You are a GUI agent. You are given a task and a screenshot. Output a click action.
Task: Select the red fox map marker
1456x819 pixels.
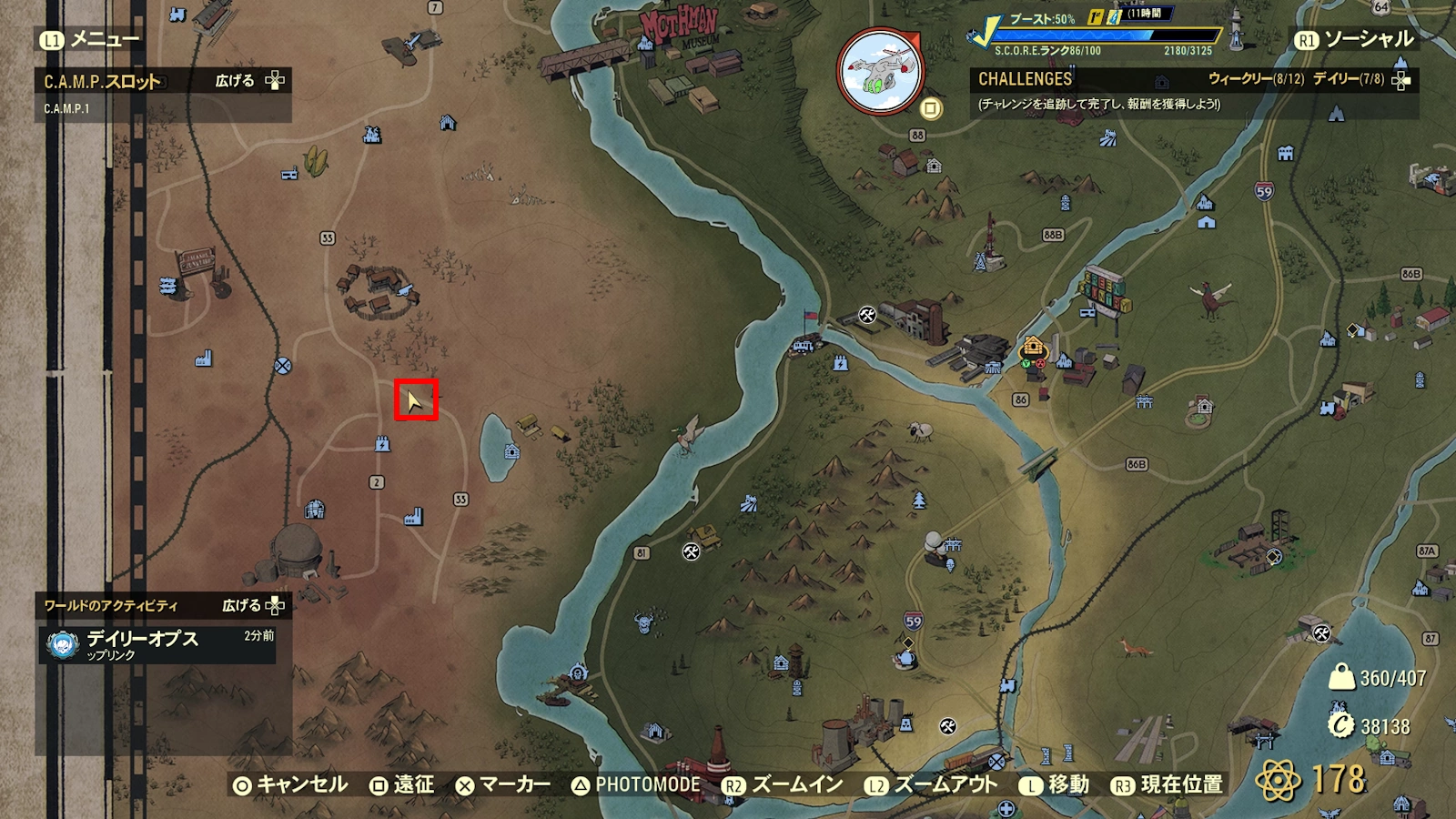1135,647
